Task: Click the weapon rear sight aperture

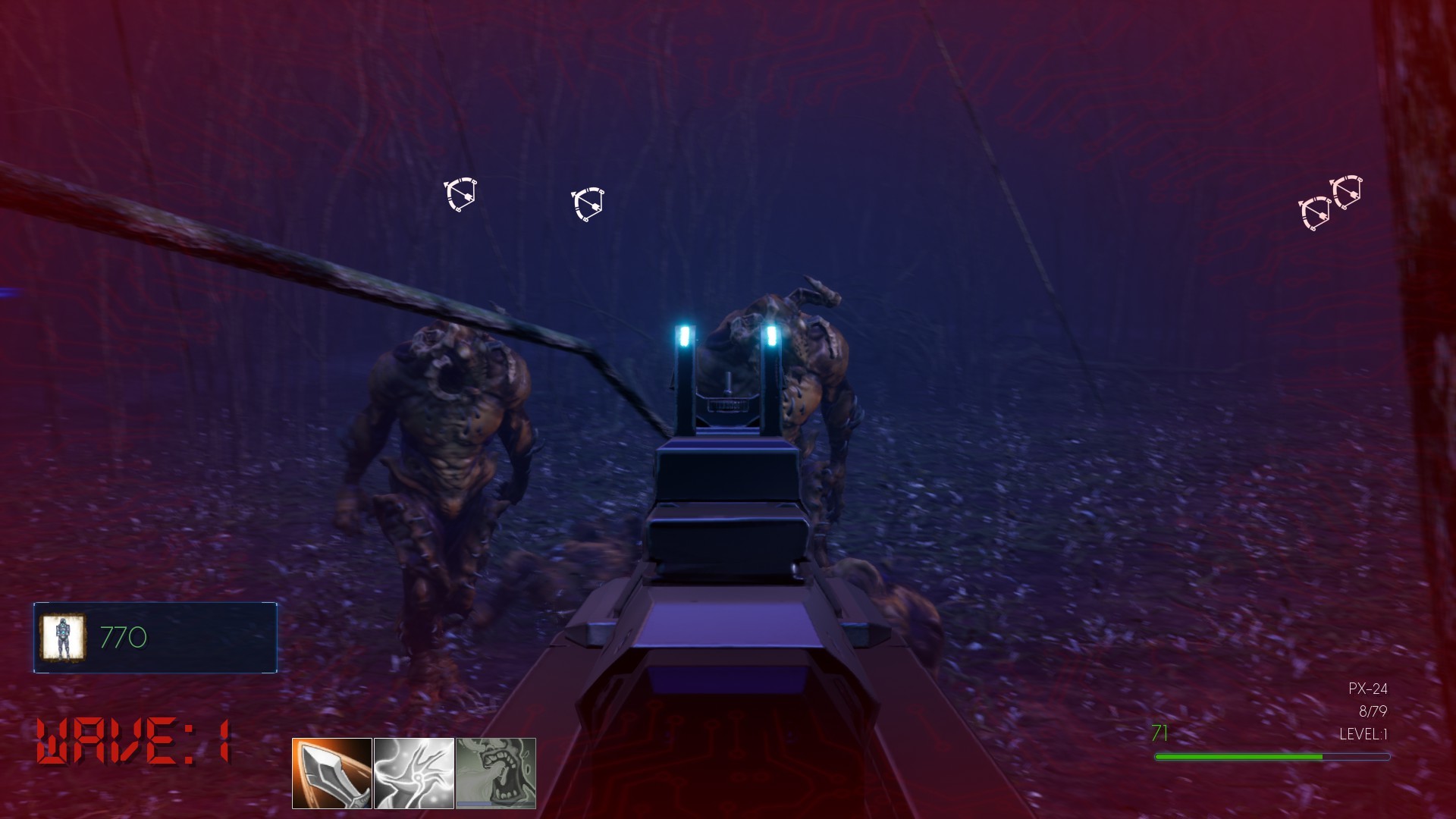Action: click(730, 406)
